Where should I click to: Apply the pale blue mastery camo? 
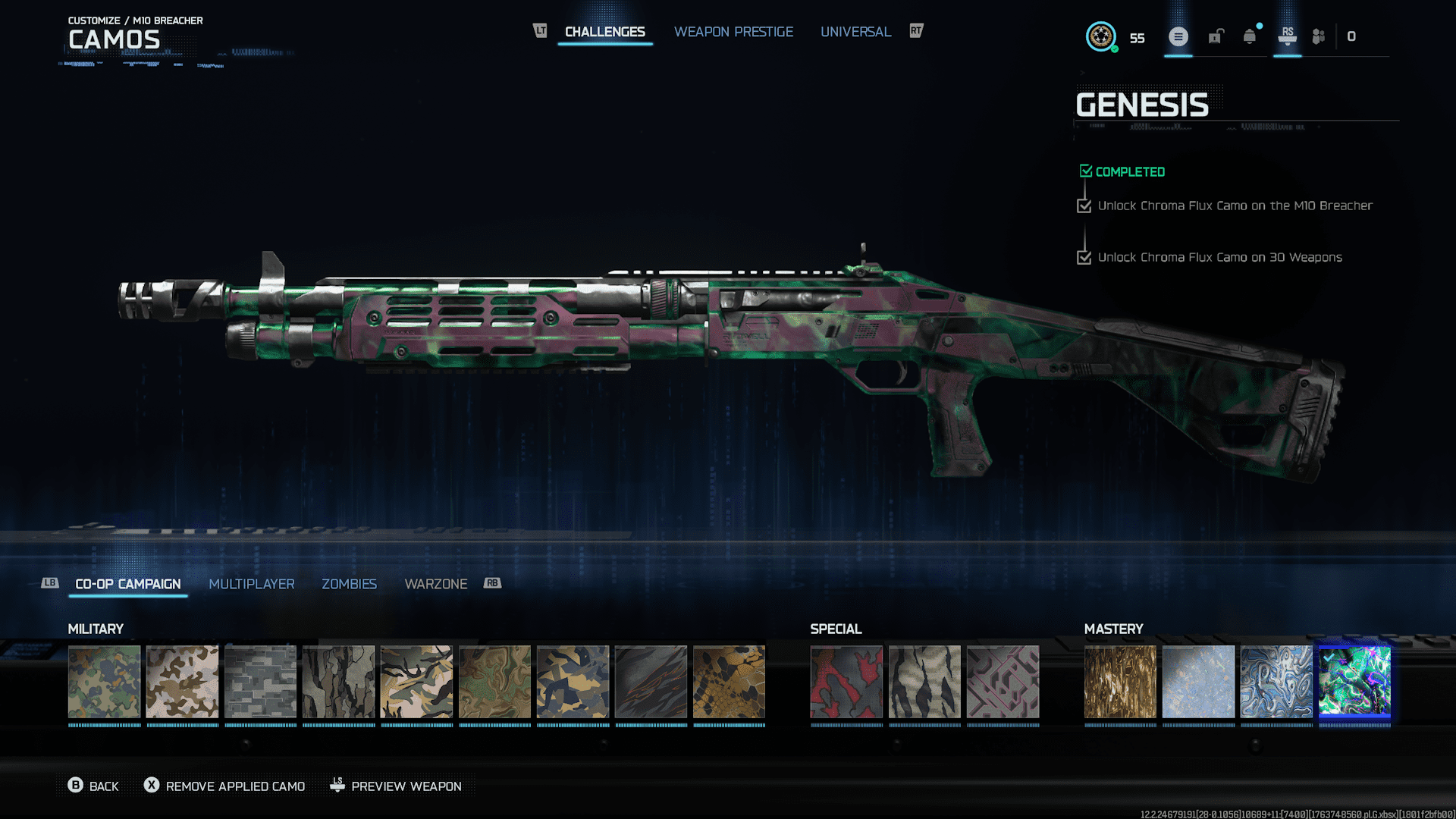point(1198,681)
